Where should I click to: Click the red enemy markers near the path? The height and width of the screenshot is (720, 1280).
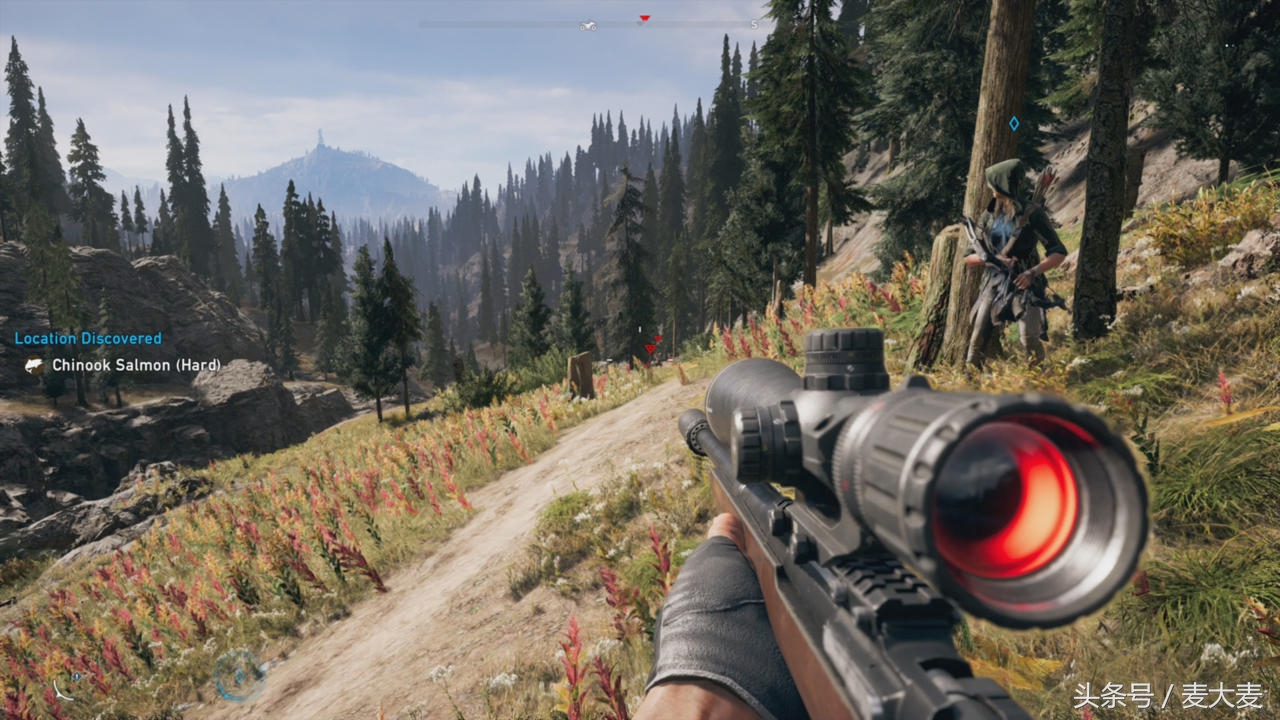(652, 346)
